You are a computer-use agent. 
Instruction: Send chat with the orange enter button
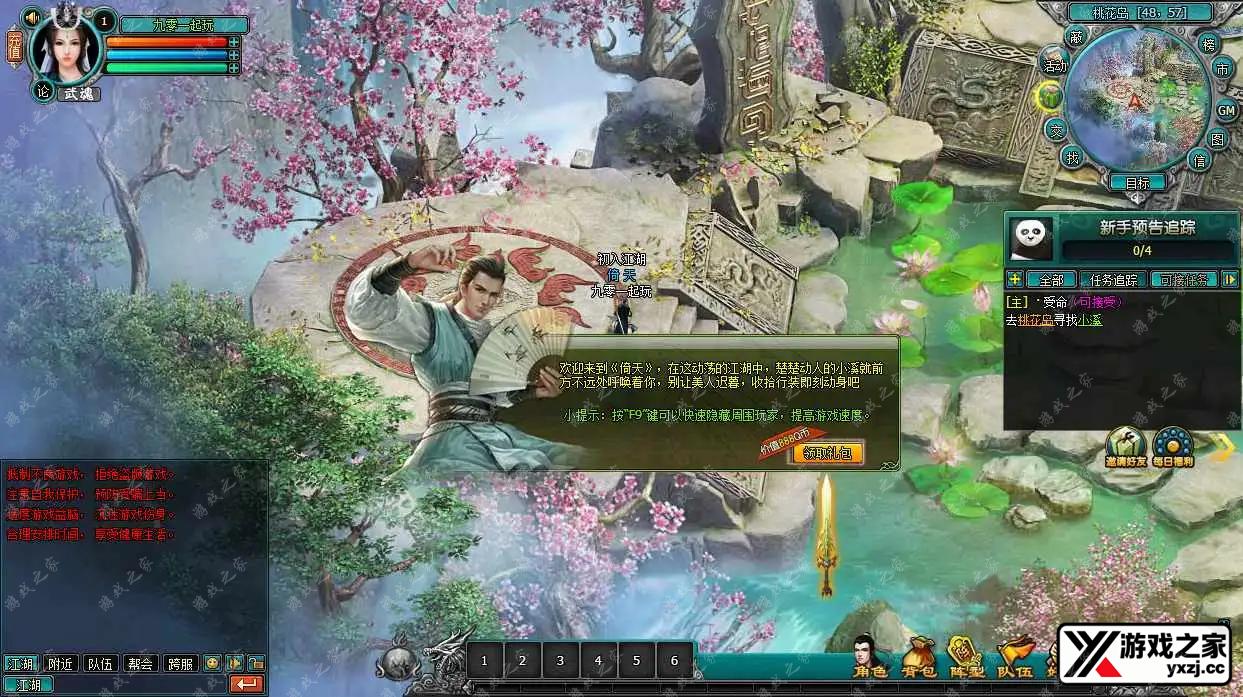(x=246, y=685)
